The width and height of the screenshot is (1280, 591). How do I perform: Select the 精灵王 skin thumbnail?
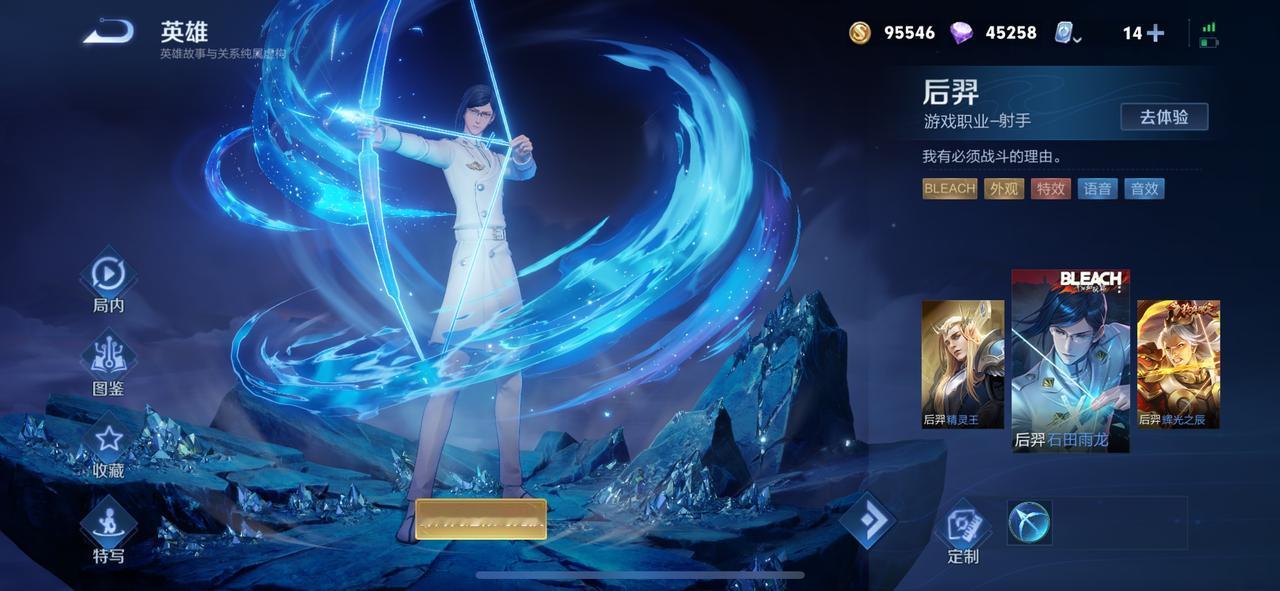[x=963, y=364]
